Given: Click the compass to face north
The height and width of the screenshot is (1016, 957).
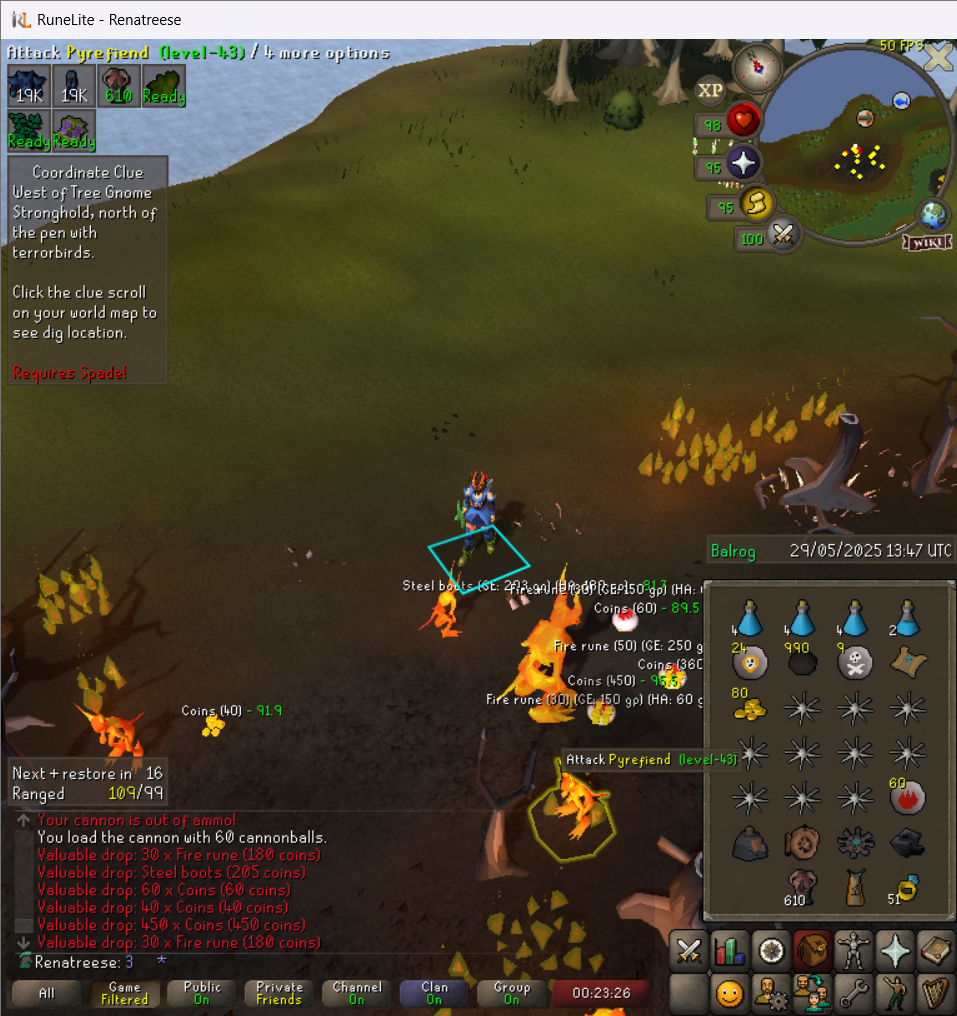Looking at the screenshot, I should click(x=757, y=67).
